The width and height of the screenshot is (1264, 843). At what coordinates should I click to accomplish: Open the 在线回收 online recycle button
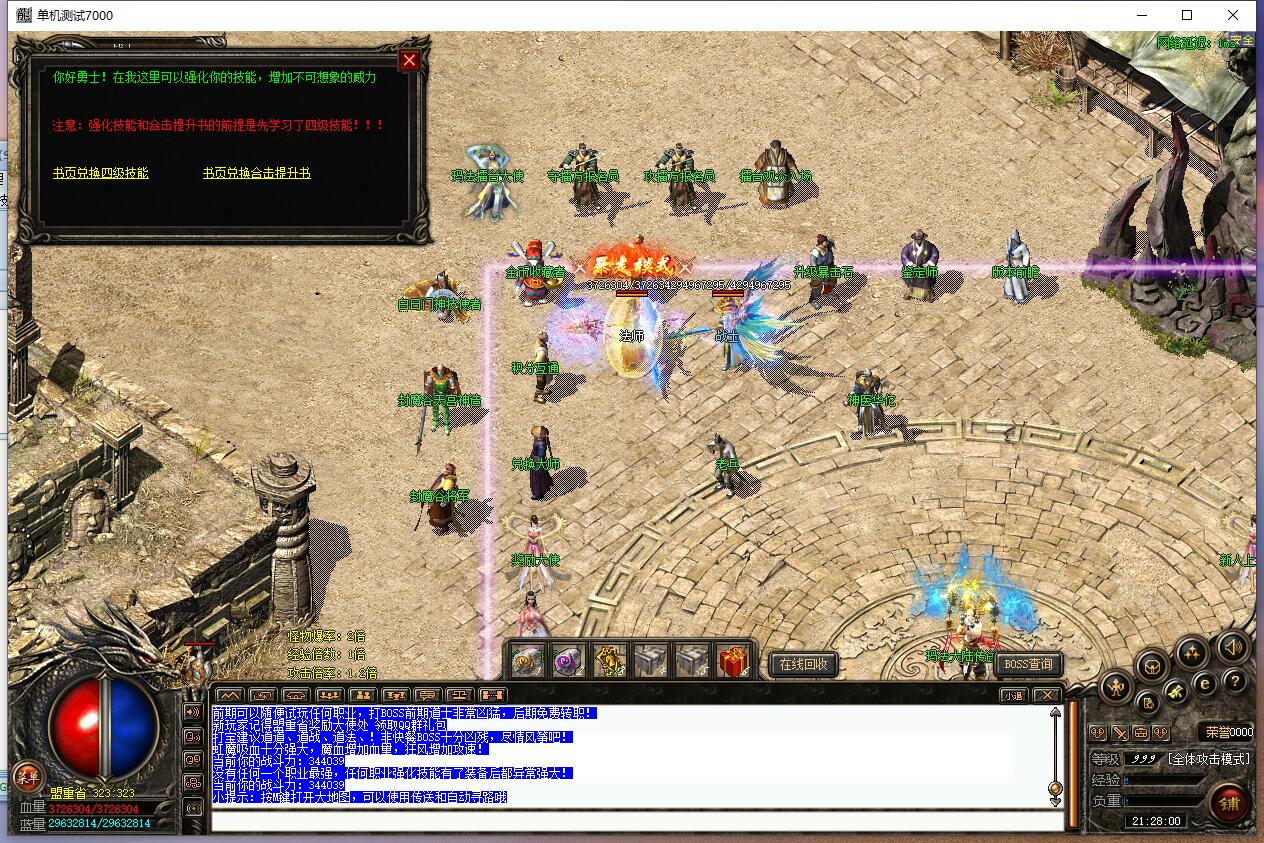802,664
